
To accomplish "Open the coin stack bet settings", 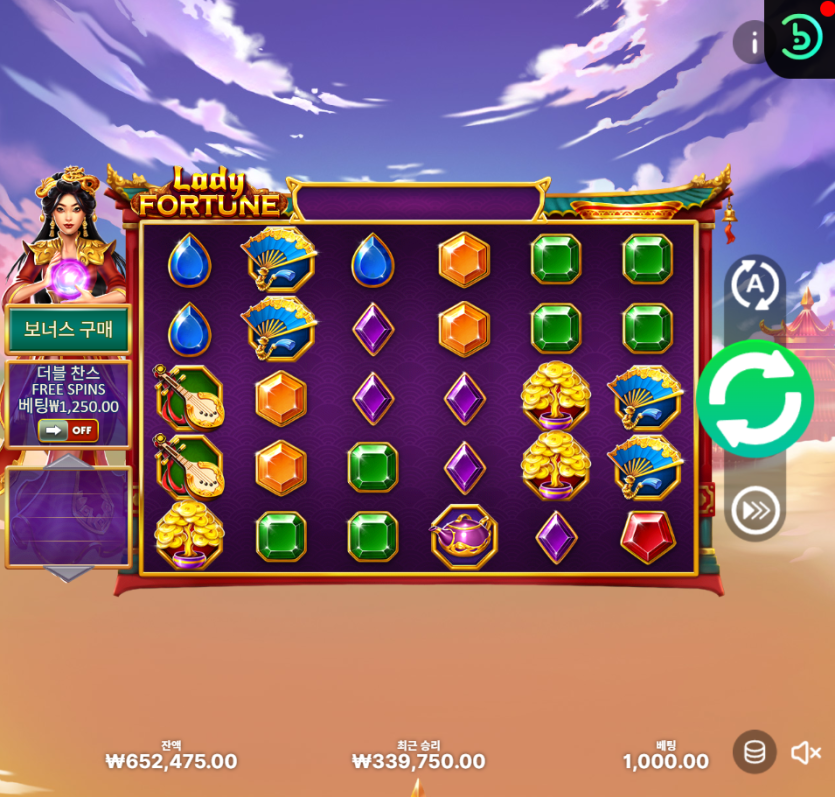I will click(755, 752).
